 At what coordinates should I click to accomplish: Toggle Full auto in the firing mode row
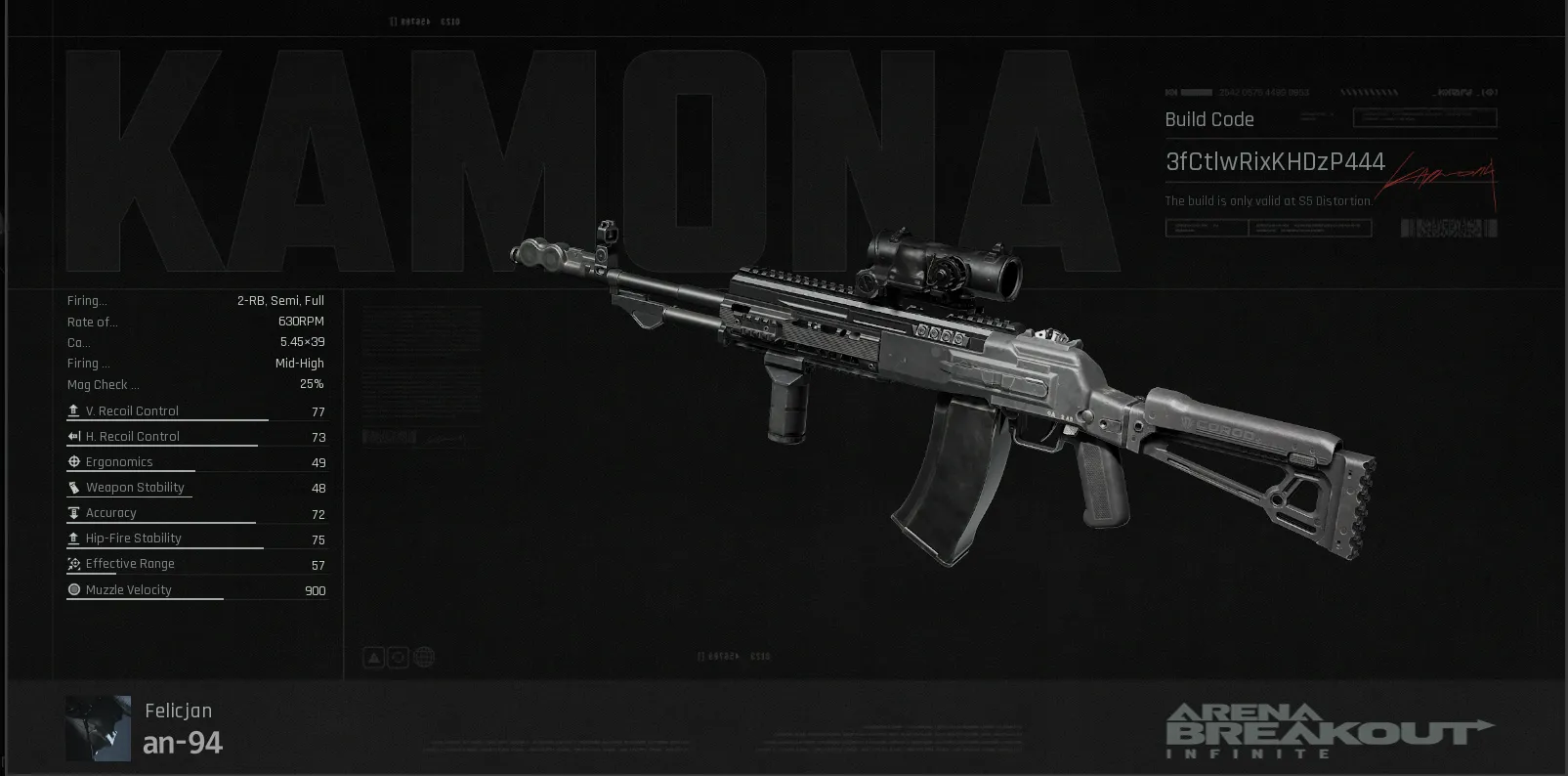coord(316,300)
